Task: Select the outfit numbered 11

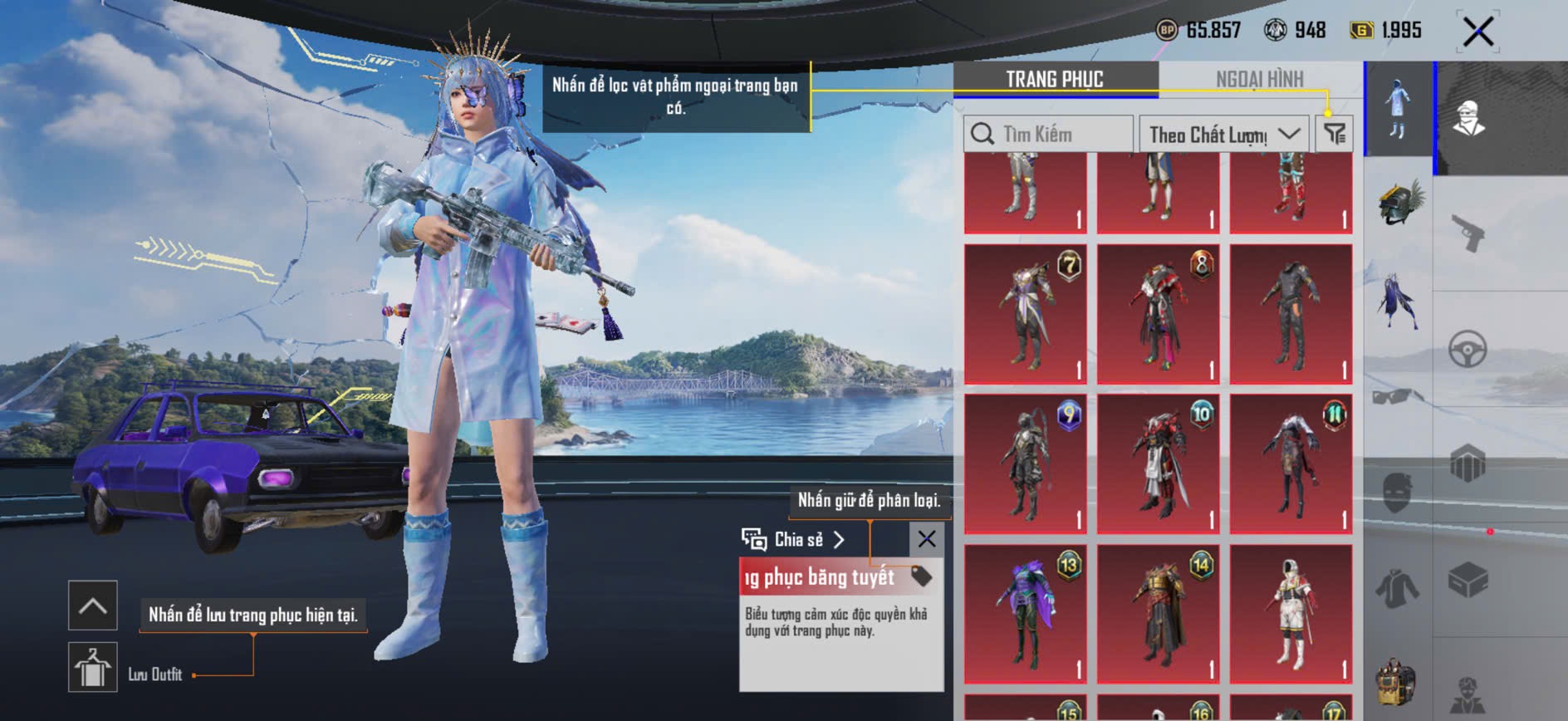Action: tap(1291, 463)
